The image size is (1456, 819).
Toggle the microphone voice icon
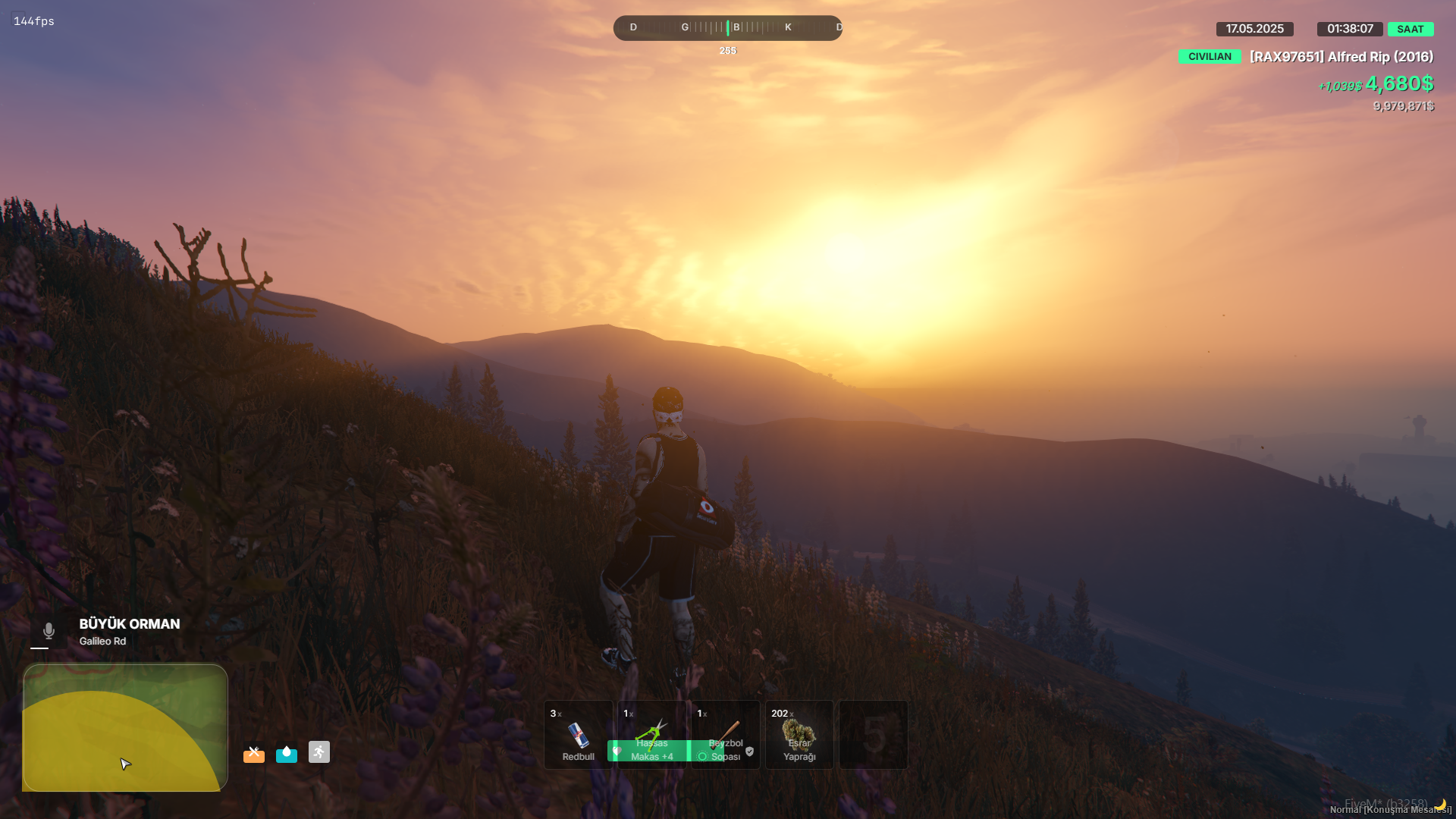[49, 631]
